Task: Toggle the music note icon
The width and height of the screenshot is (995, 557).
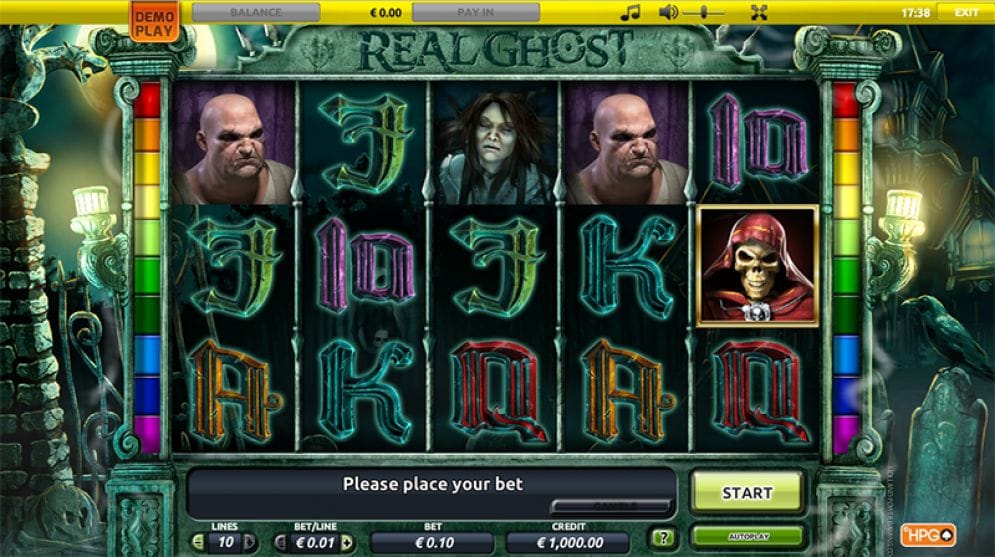Action: point(629,13)
